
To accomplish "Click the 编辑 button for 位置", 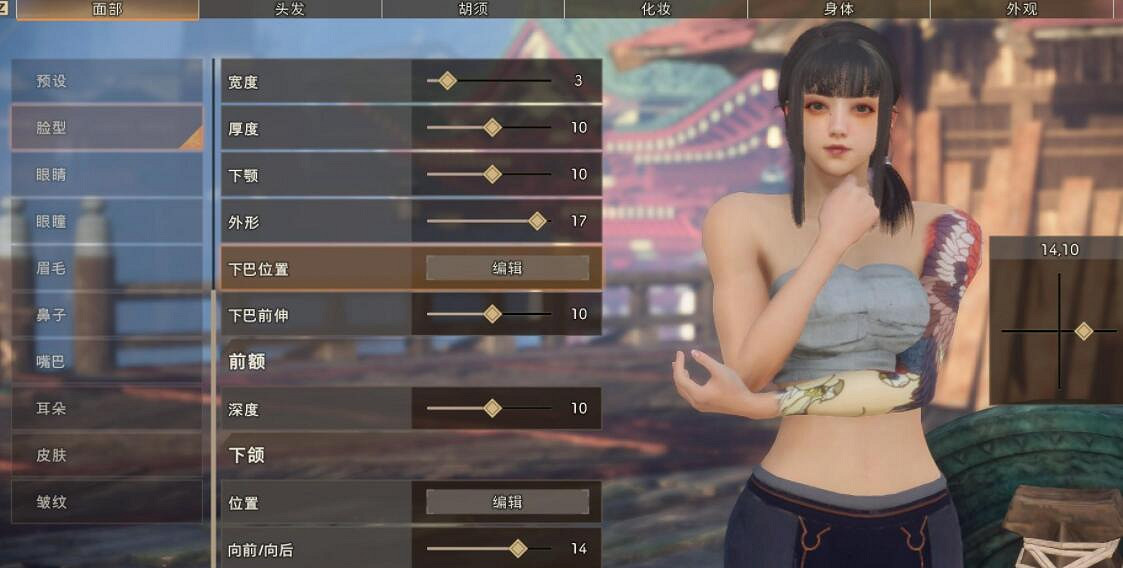I will point(507,502).
